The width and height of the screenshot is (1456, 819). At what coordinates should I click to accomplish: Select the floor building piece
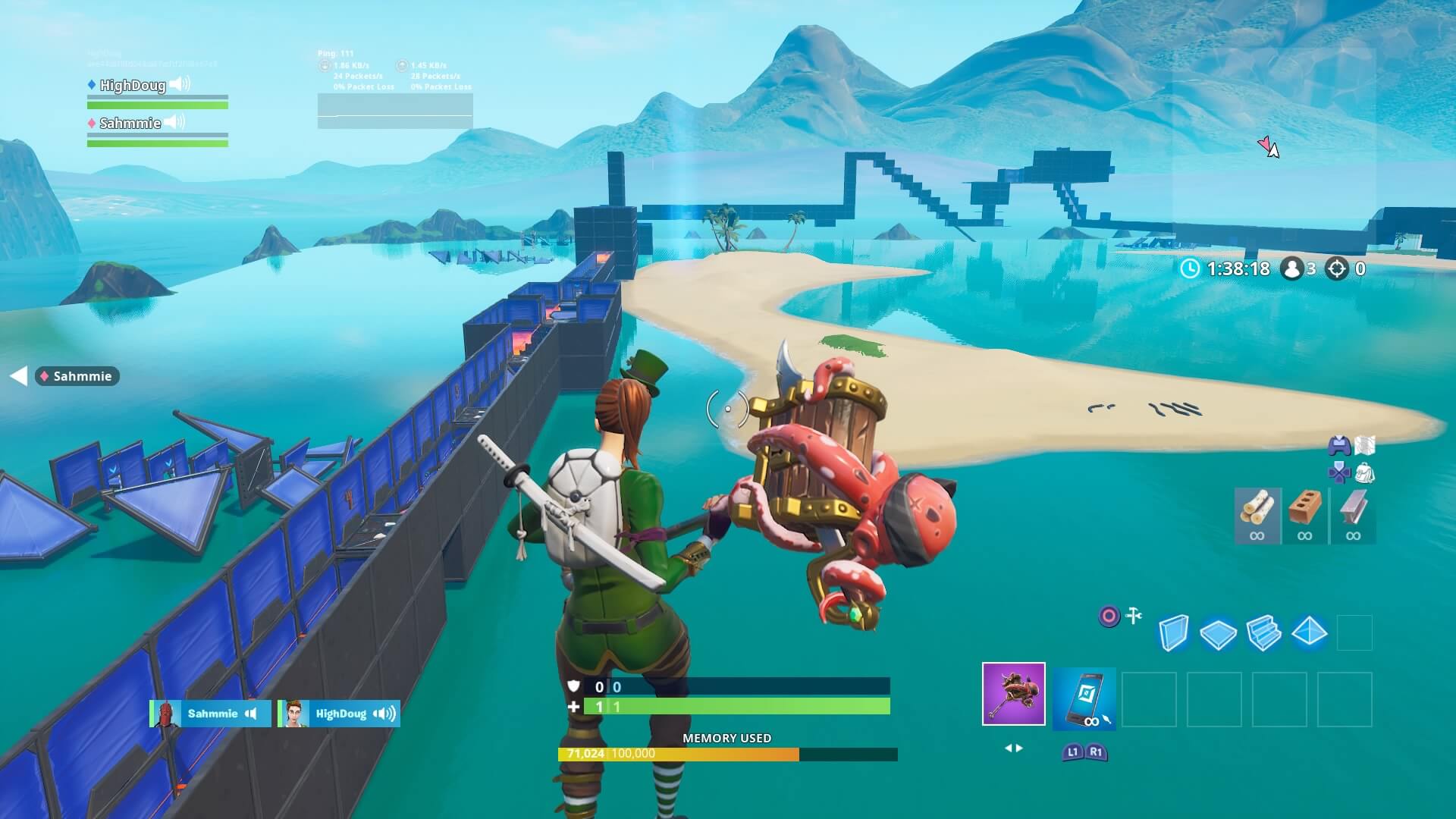(x=1218, y=633)
